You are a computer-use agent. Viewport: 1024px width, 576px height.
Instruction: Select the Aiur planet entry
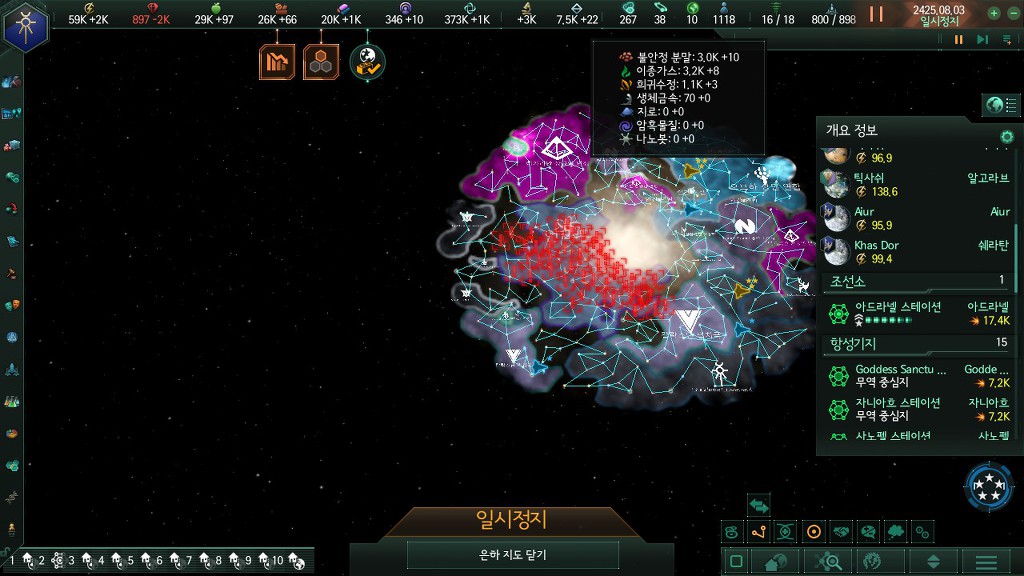click(x=917, y=219)
